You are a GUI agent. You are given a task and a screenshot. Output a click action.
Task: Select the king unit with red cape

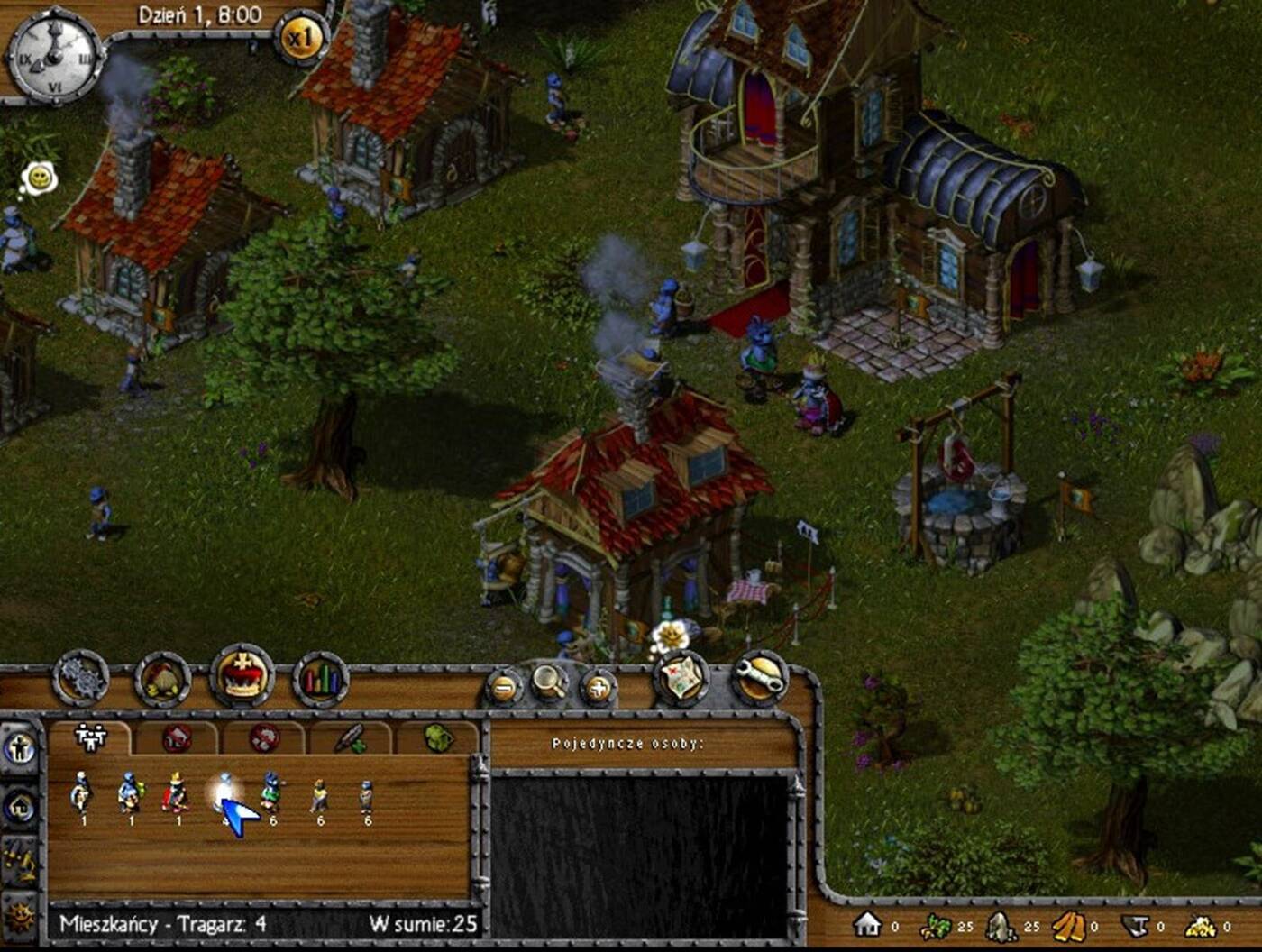(175, 794)
